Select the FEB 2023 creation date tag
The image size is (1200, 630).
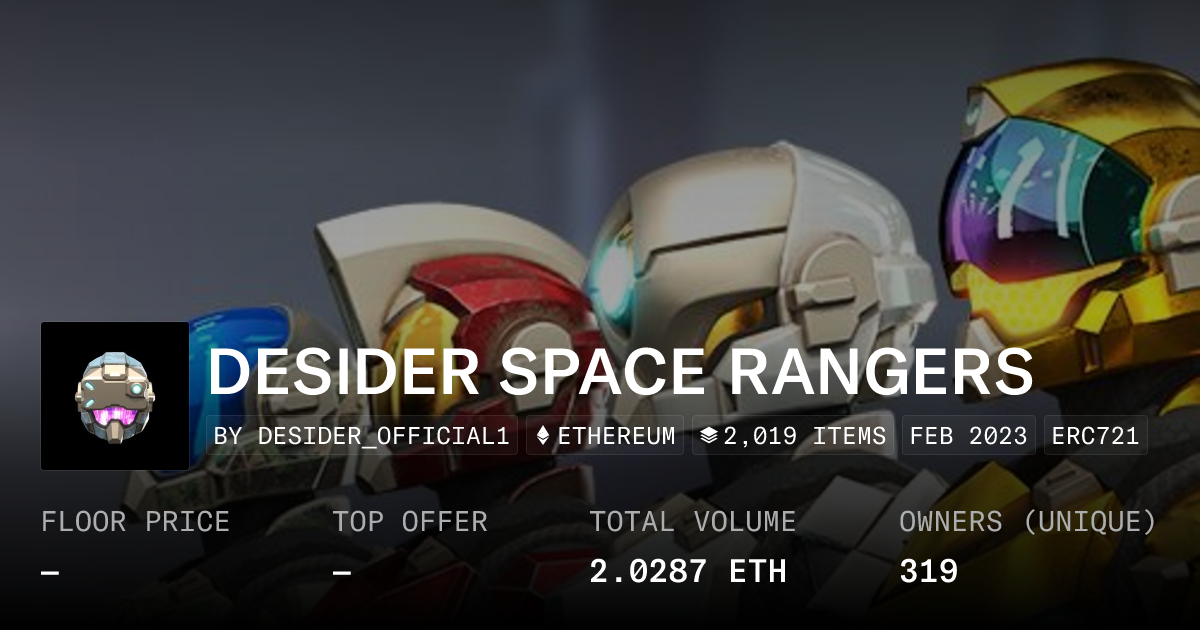tap(968, 436)
